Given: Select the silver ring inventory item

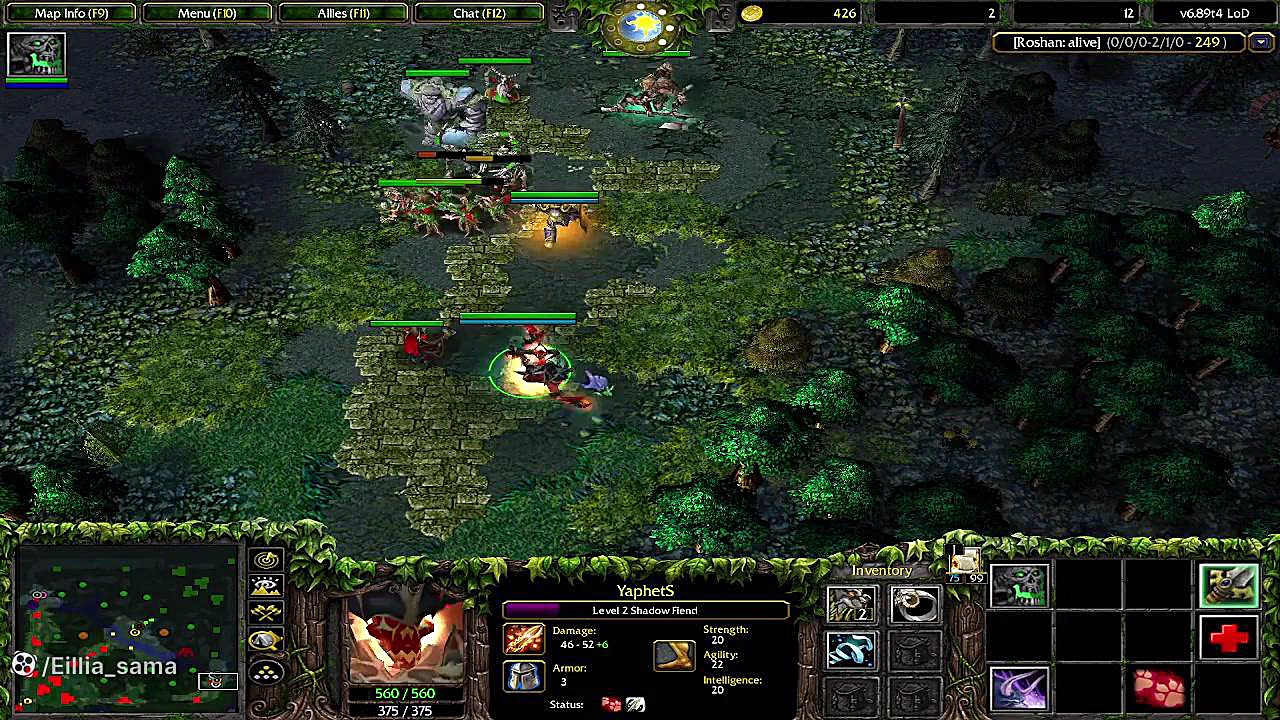Looking at the screenshot, I should click(x=914, y=604).
